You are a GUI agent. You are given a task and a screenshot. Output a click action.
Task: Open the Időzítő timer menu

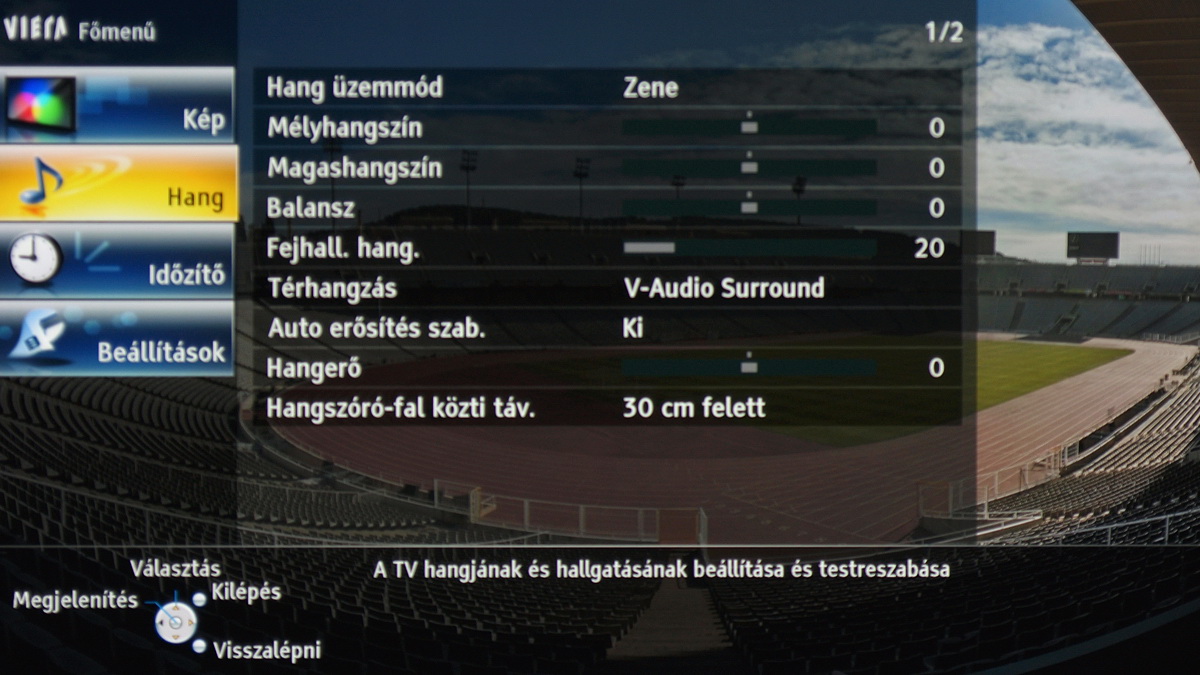(x=118, y=260)
